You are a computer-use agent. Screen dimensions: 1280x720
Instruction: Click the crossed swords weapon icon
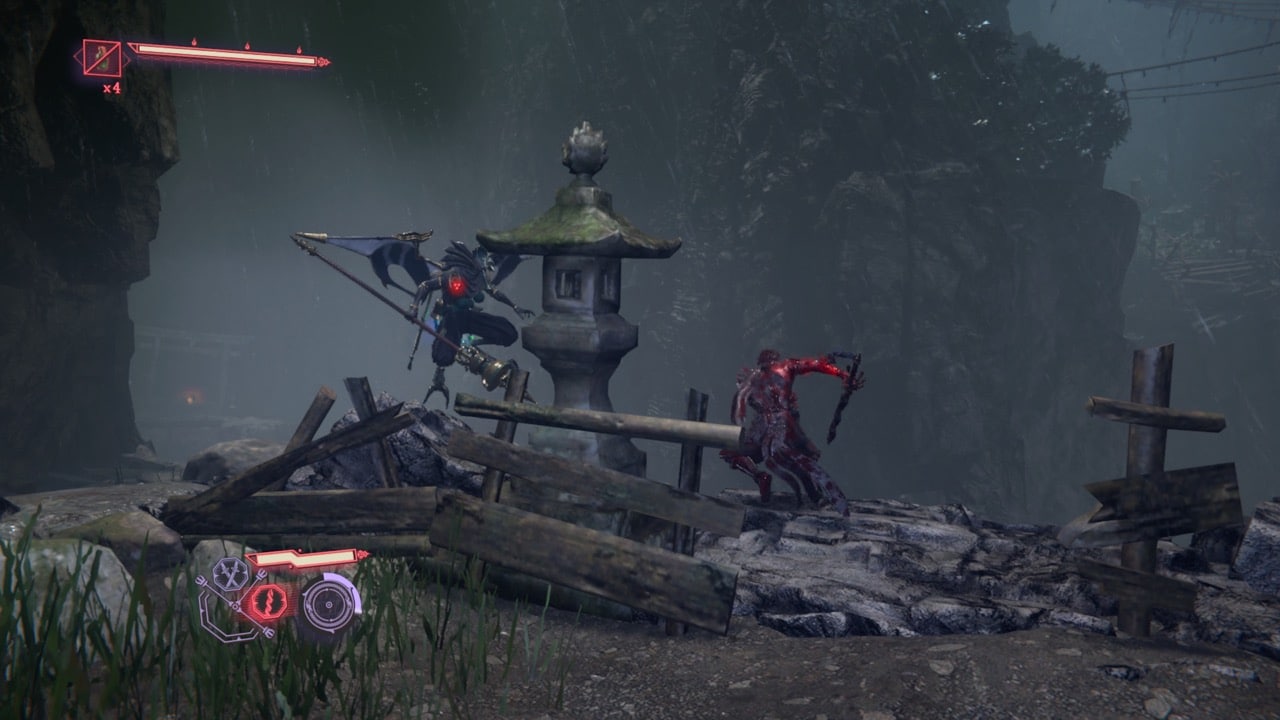[x=231, y=574]
